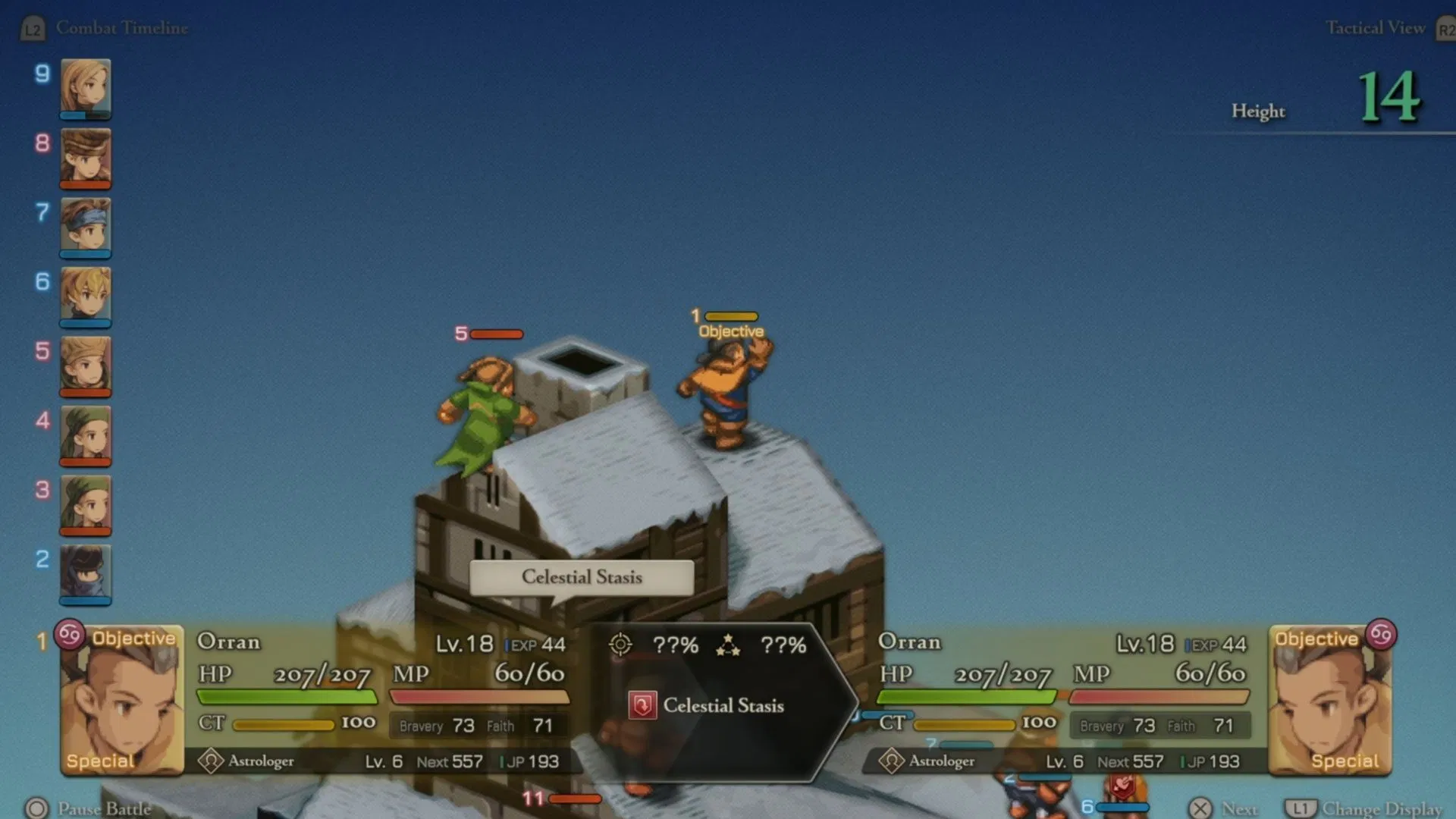This screenshot has height=819, width=1456.
Task: Select the spiky blonde unit at turn 6
Action: [x=86, y=295]
